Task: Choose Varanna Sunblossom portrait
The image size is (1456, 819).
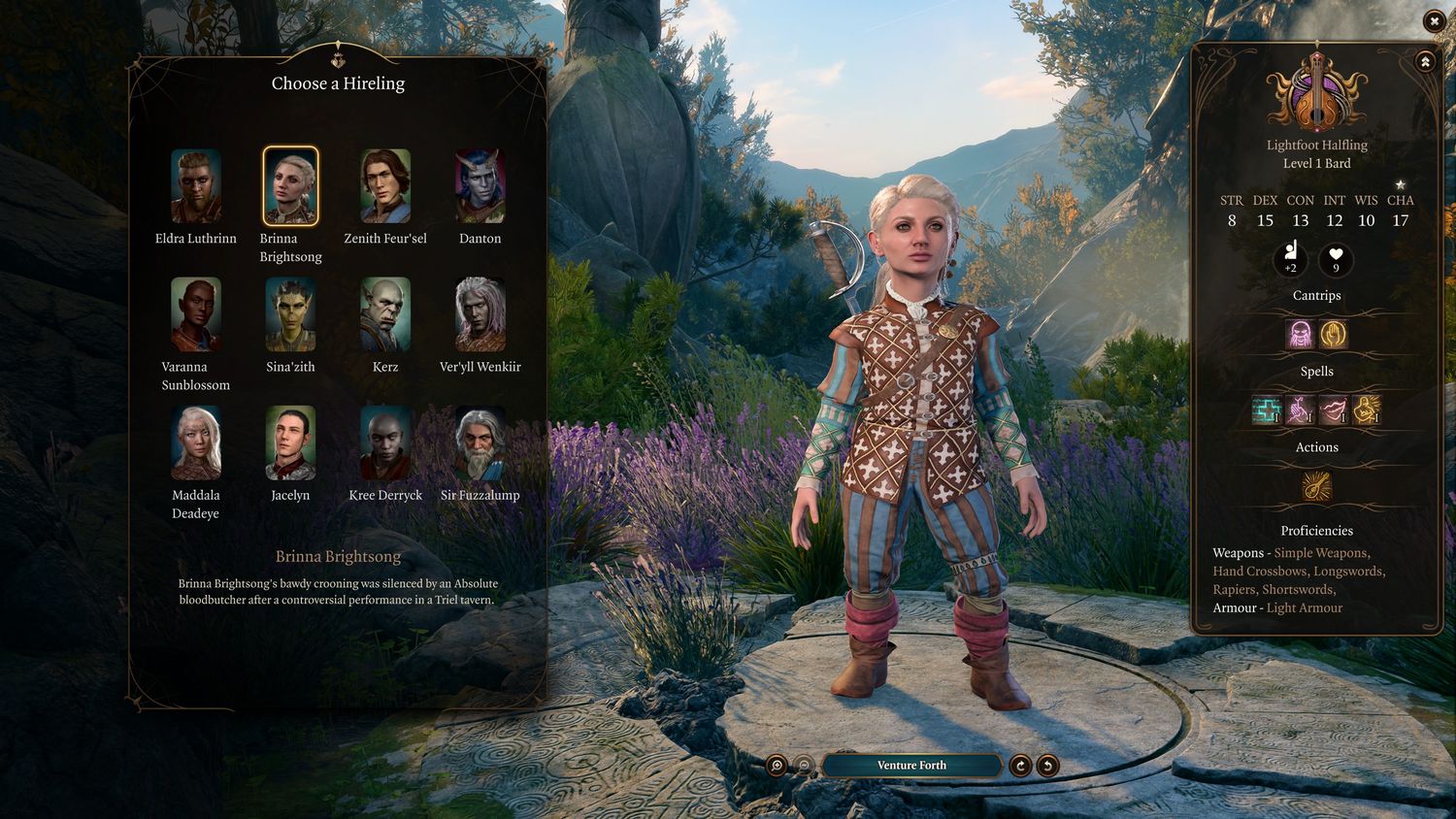Action: (196, 314)
